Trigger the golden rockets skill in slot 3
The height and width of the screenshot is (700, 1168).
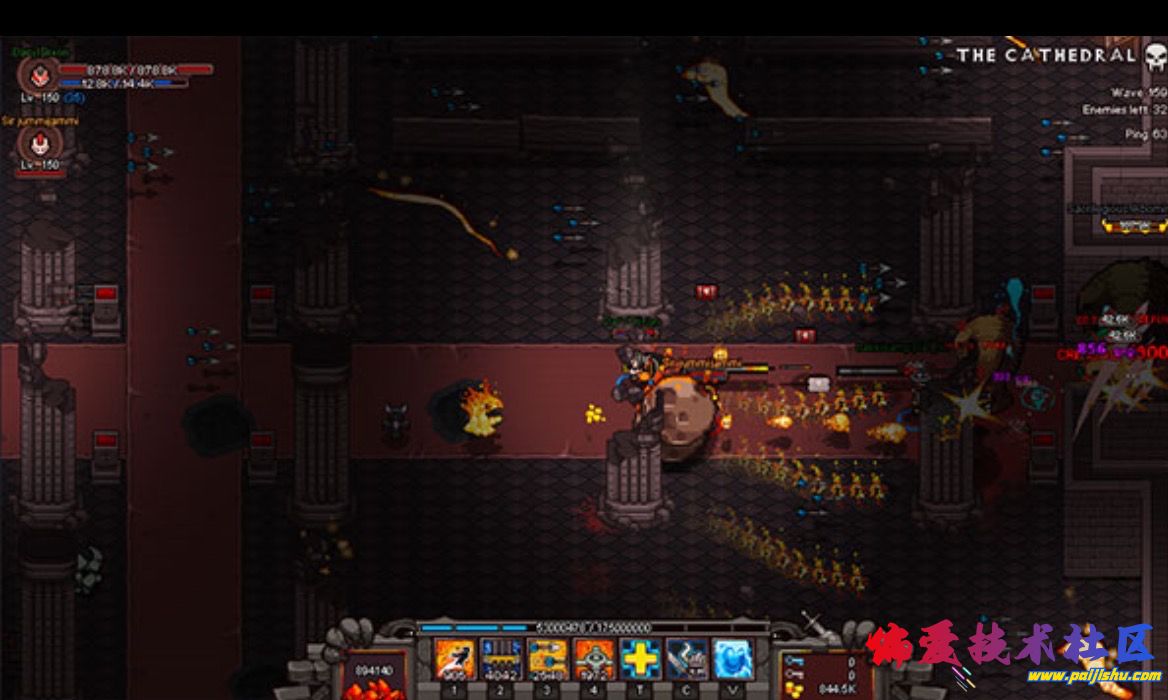coord(547,658)
